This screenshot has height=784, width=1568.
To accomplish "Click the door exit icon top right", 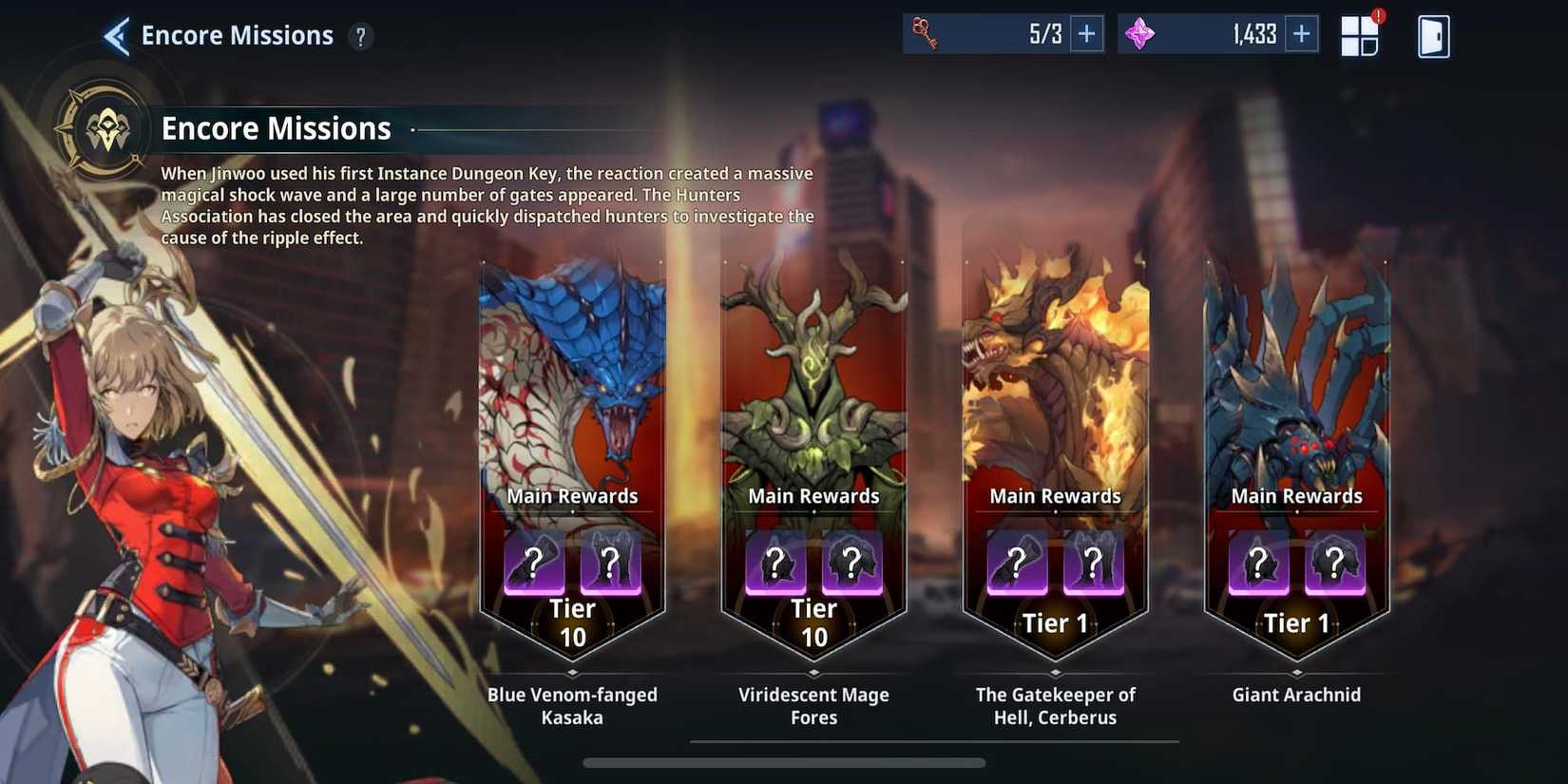I will pyautogui.click(x=1433, y=34).
